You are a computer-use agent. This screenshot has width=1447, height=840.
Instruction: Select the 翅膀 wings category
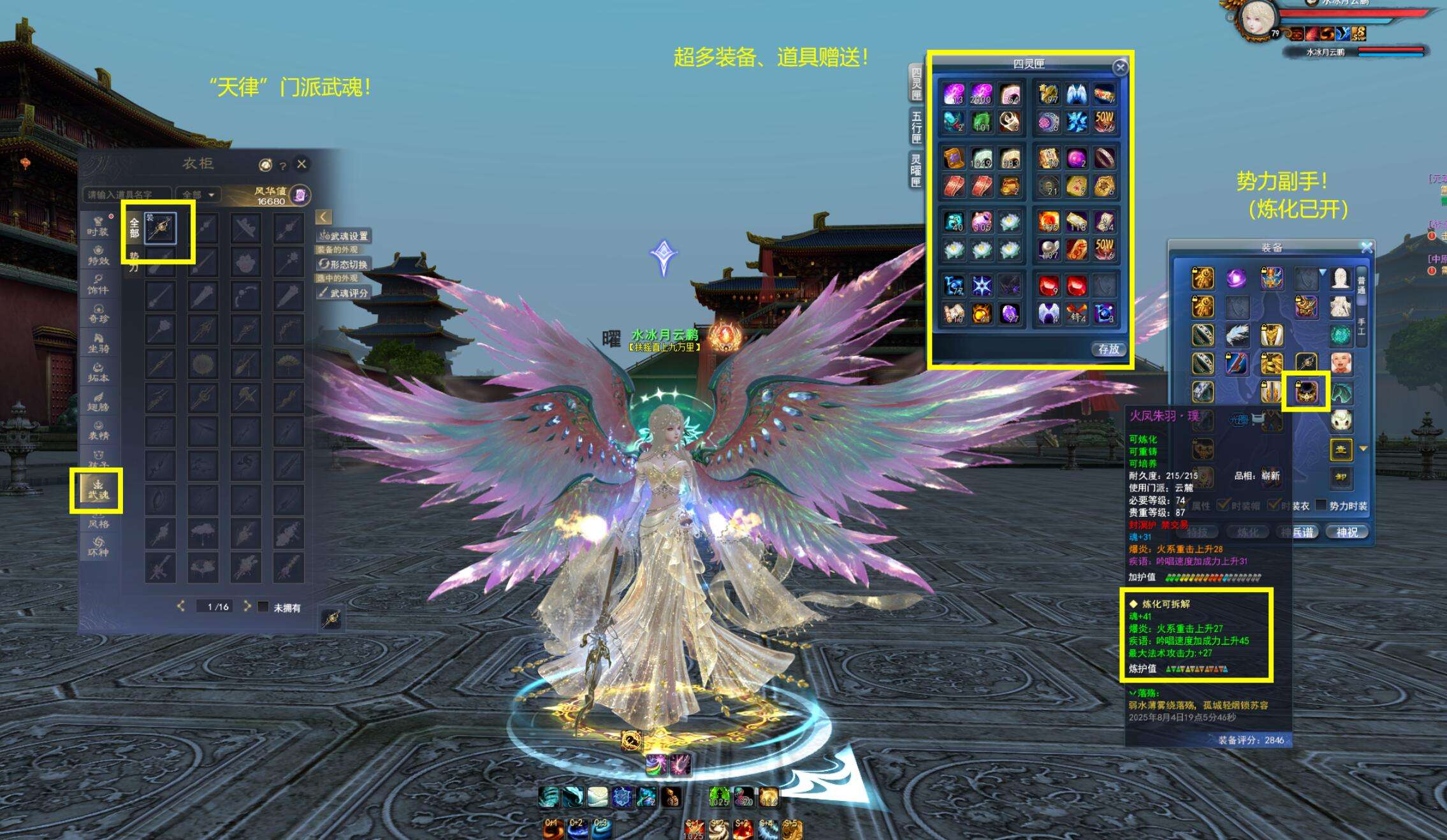pyautogui.click(x=98, y=402)
